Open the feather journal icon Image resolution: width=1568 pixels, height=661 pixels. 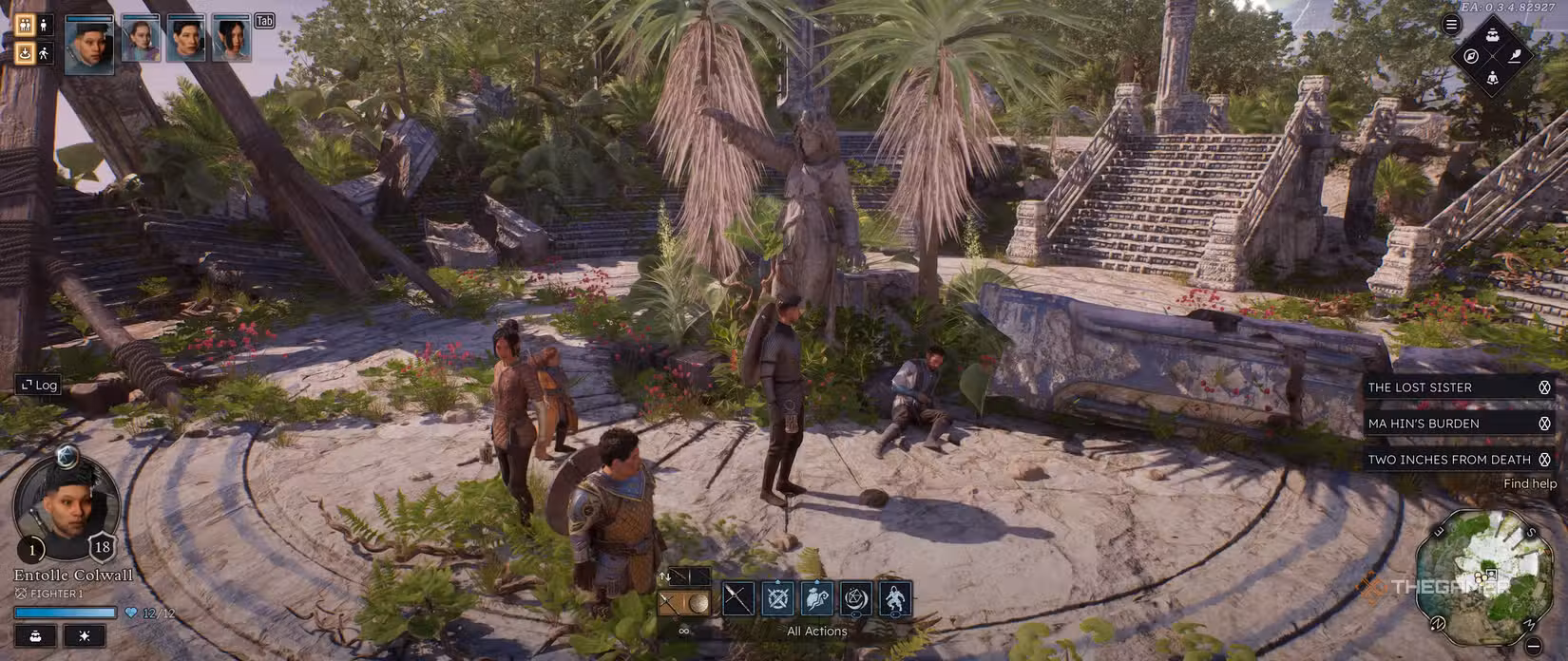tap(1515, 56)
